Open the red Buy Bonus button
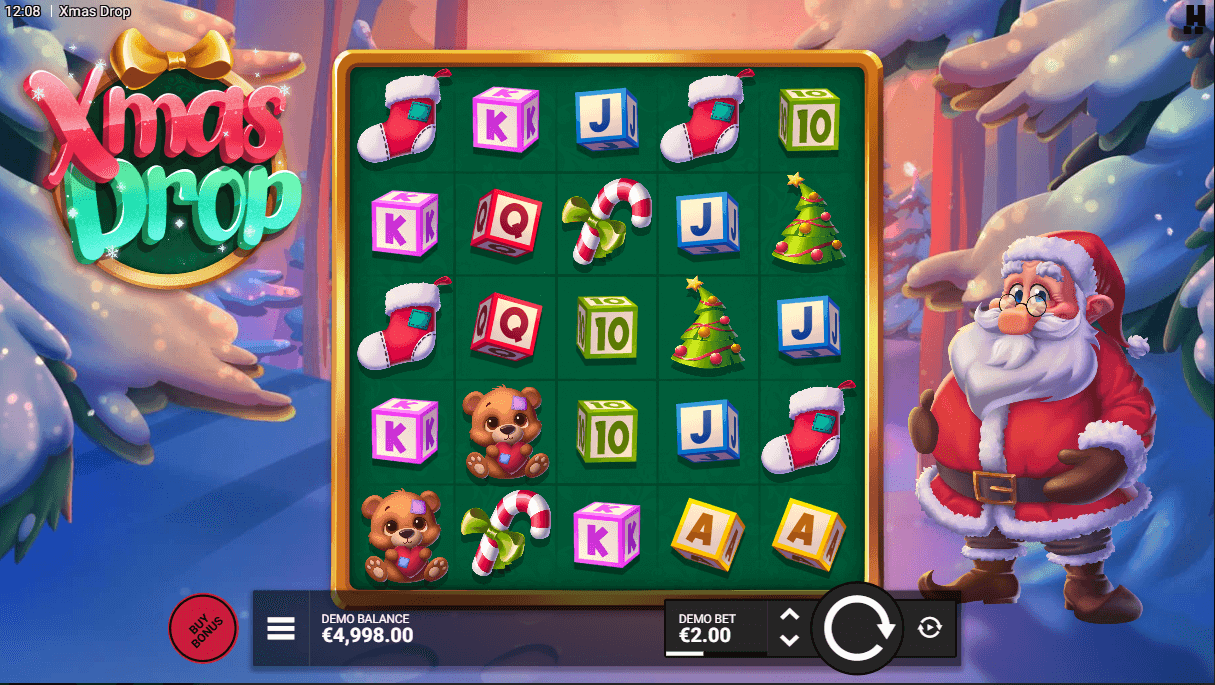The image size is (1215, 685). [203, 628]
